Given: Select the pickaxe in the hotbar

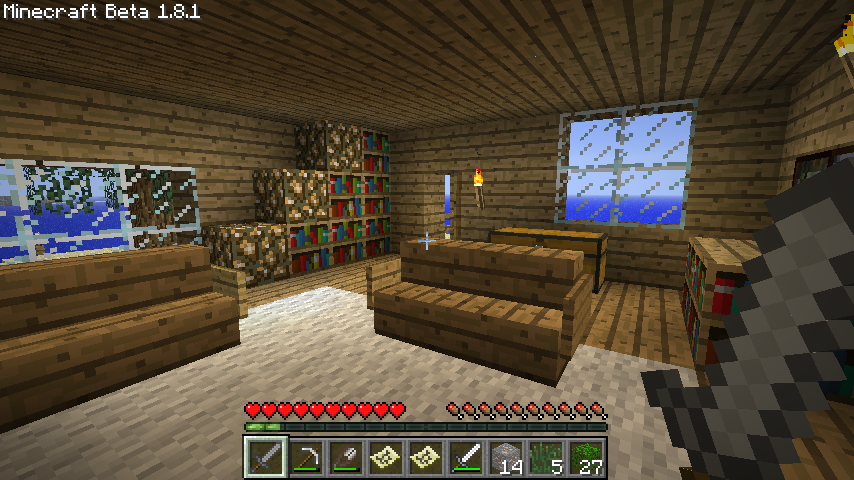Looking at the screenshot, I should 305,457.
